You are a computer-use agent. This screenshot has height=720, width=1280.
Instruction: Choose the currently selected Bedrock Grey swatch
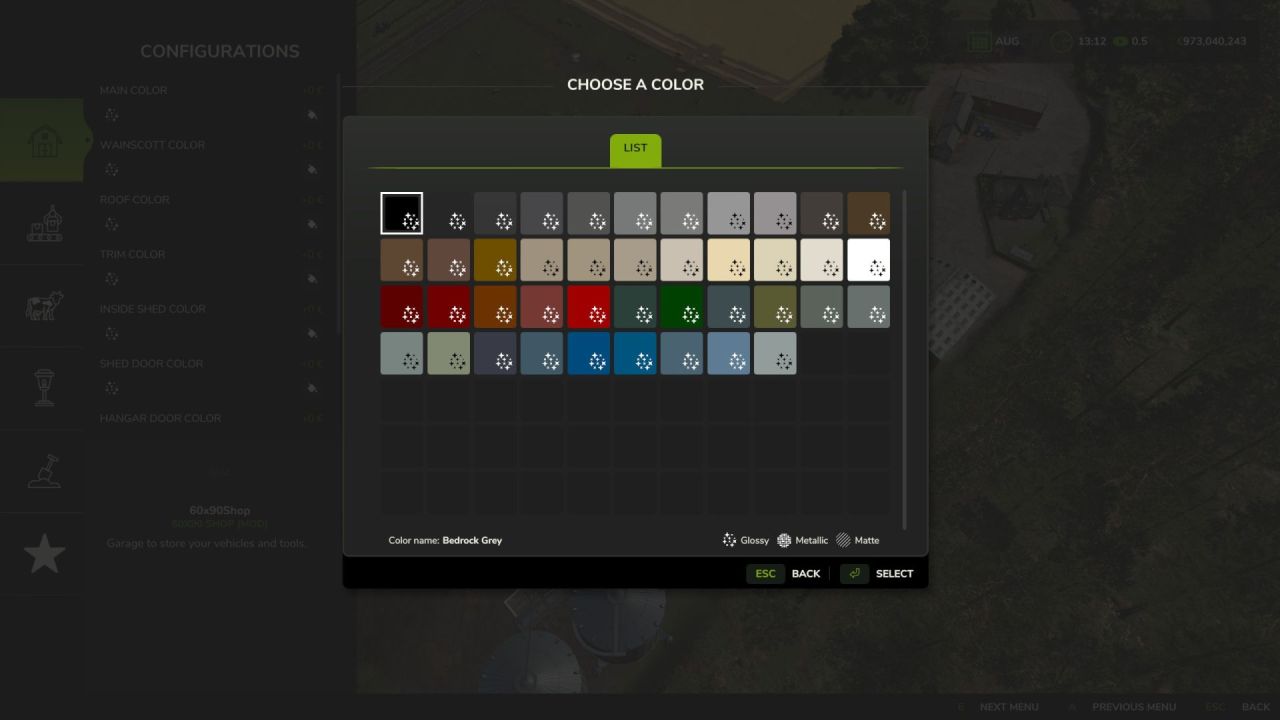[x=401, y=213]
